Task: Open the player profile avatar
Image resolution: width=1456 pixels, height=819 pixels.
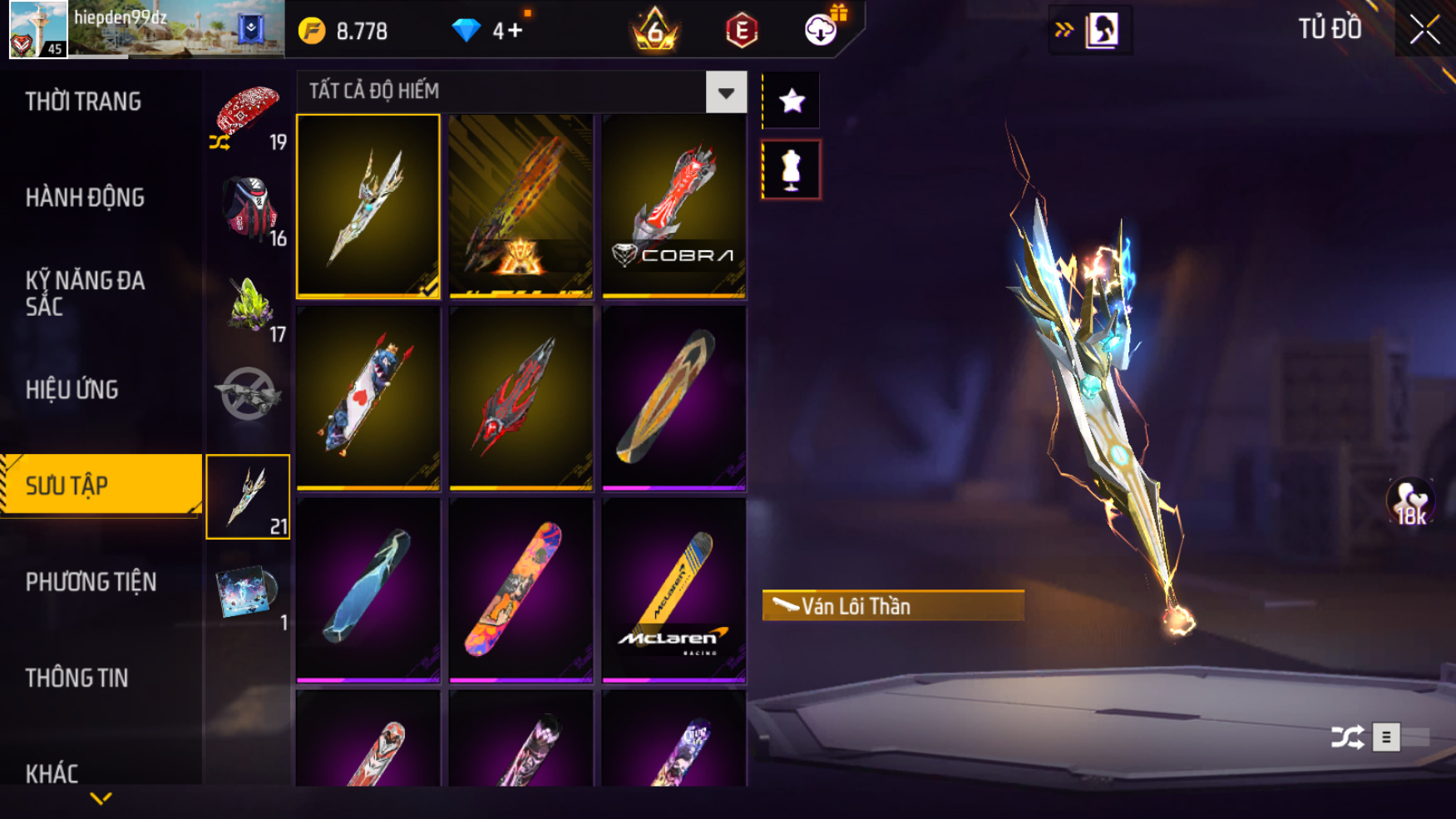Action: [x=38, y=30]
